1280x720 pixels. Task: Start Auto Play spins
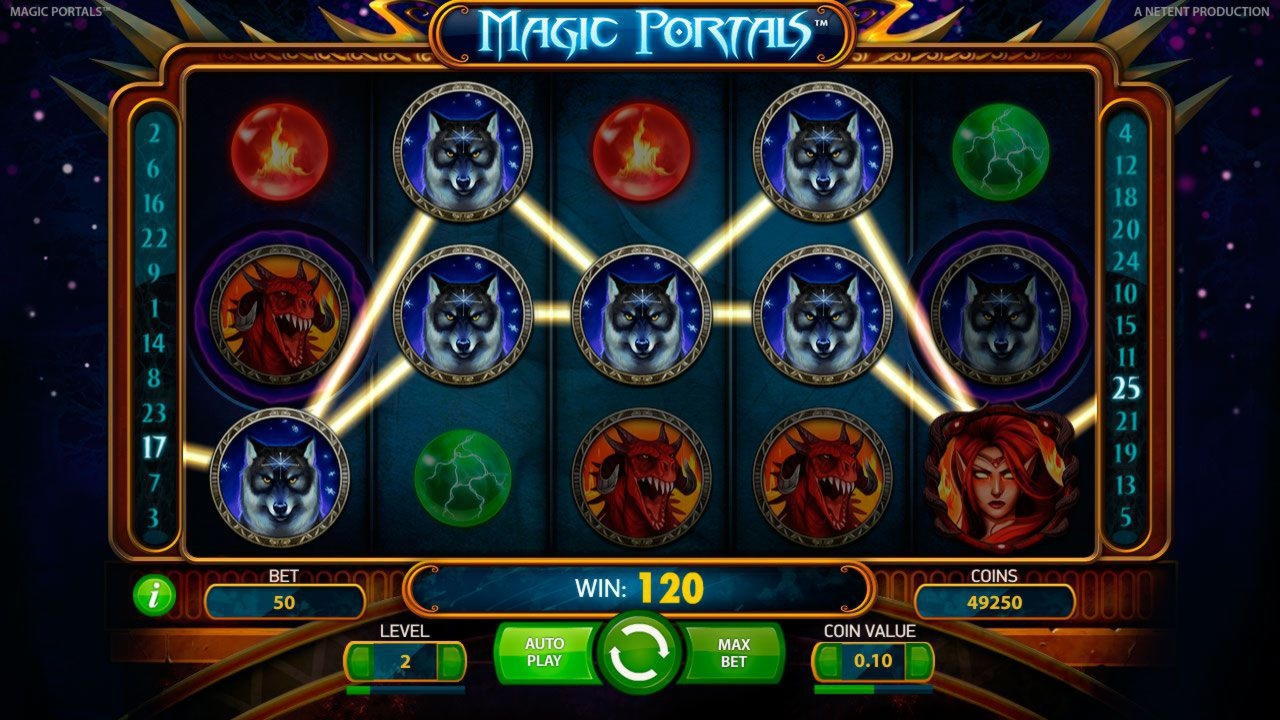coord(544,652)
